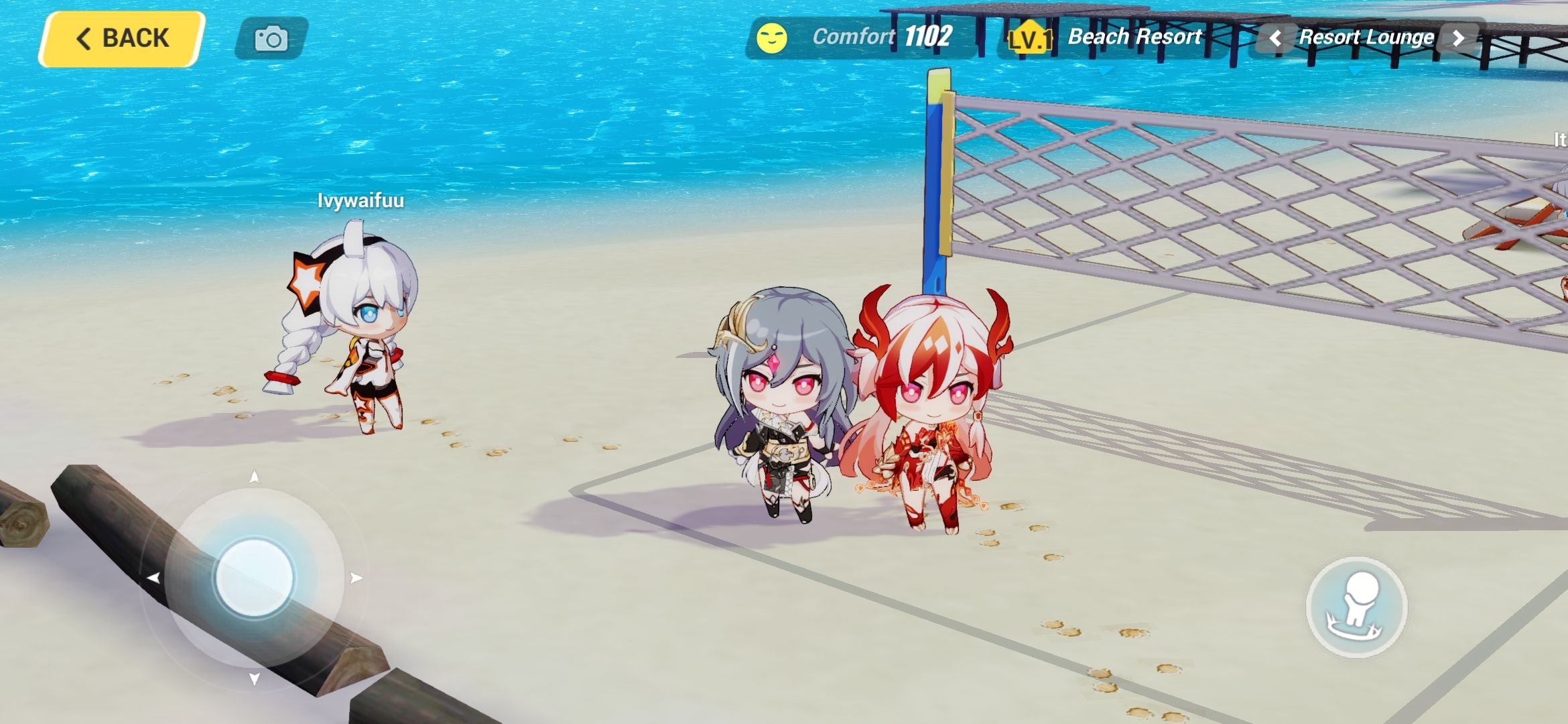Open the Resort Lounge area label

click(1367, 38)
